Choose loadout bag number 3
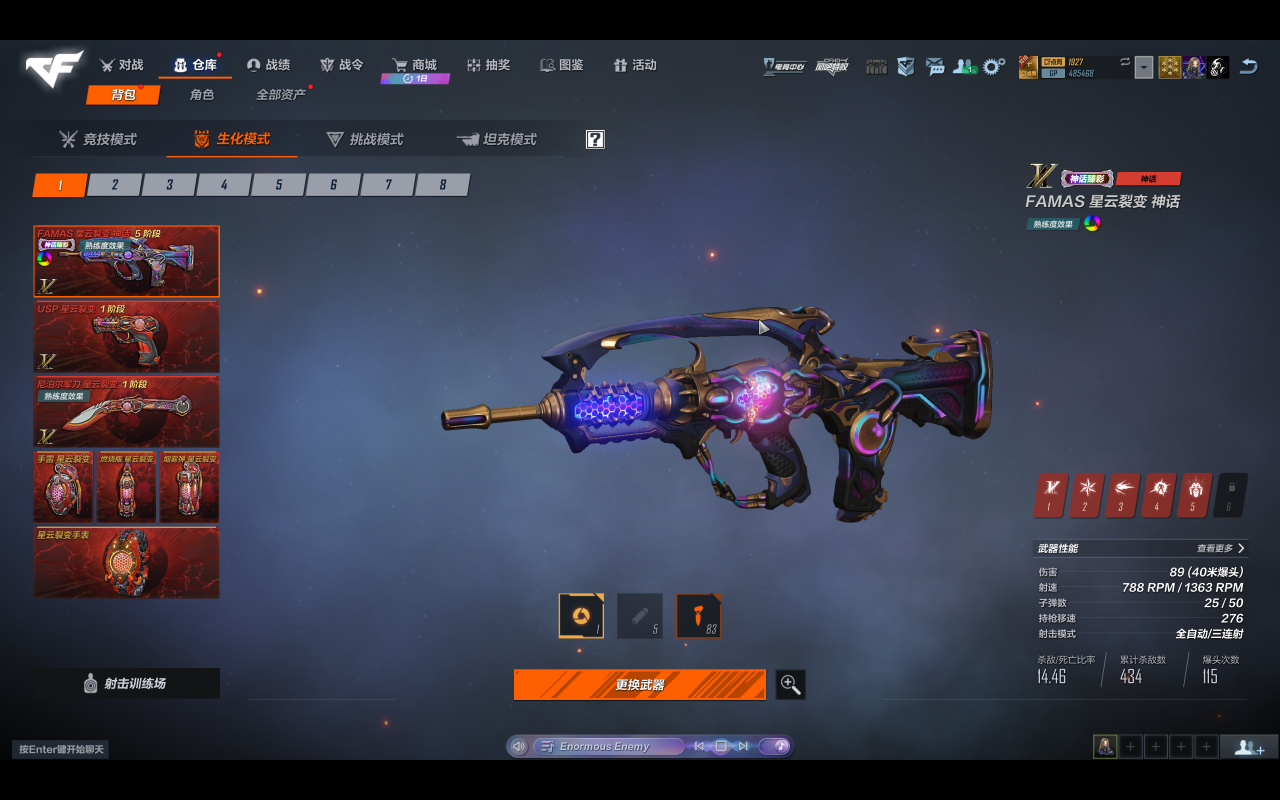Viewport: 1280px width, 800px height. click(x=169, y=185)
